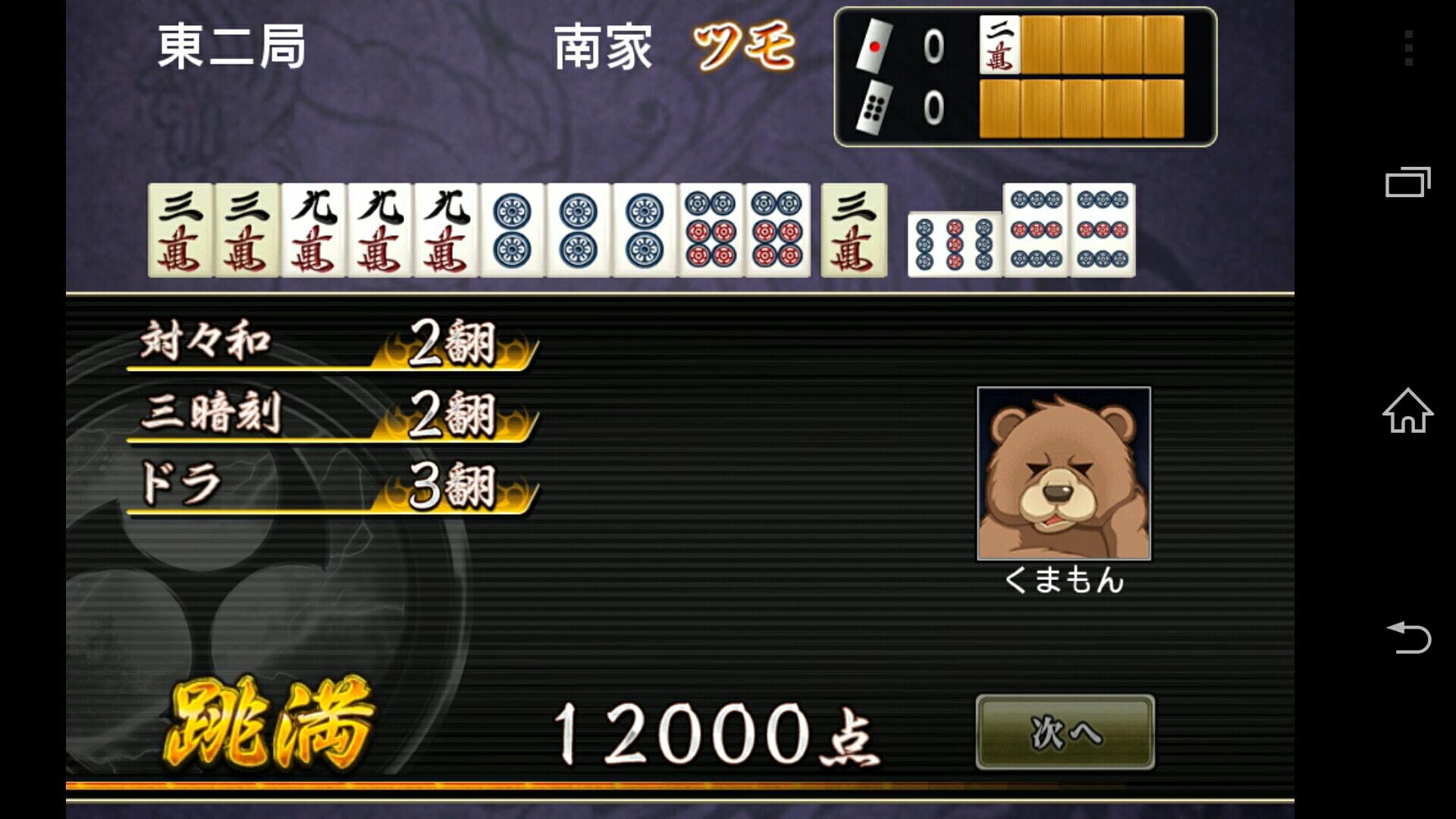Open the overflow menu dots
Screen dimensions: 1456x819
1407,47
